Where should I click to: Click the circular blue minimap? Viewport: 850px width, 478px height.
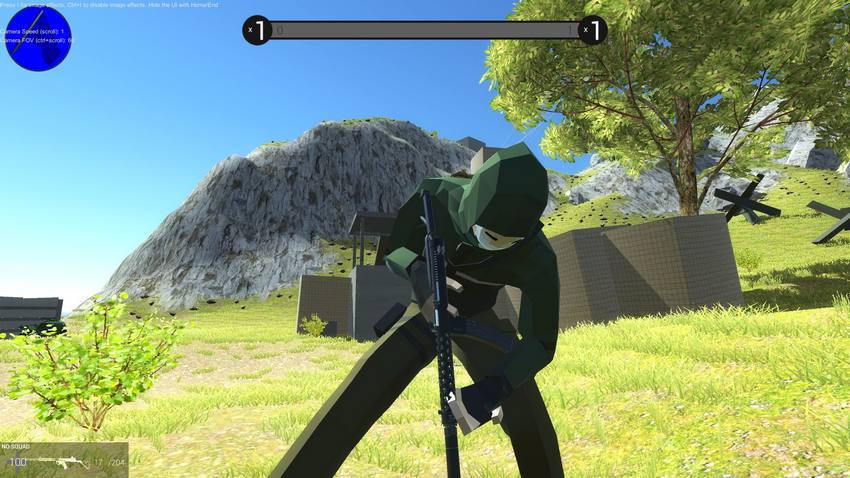[37, 38]
